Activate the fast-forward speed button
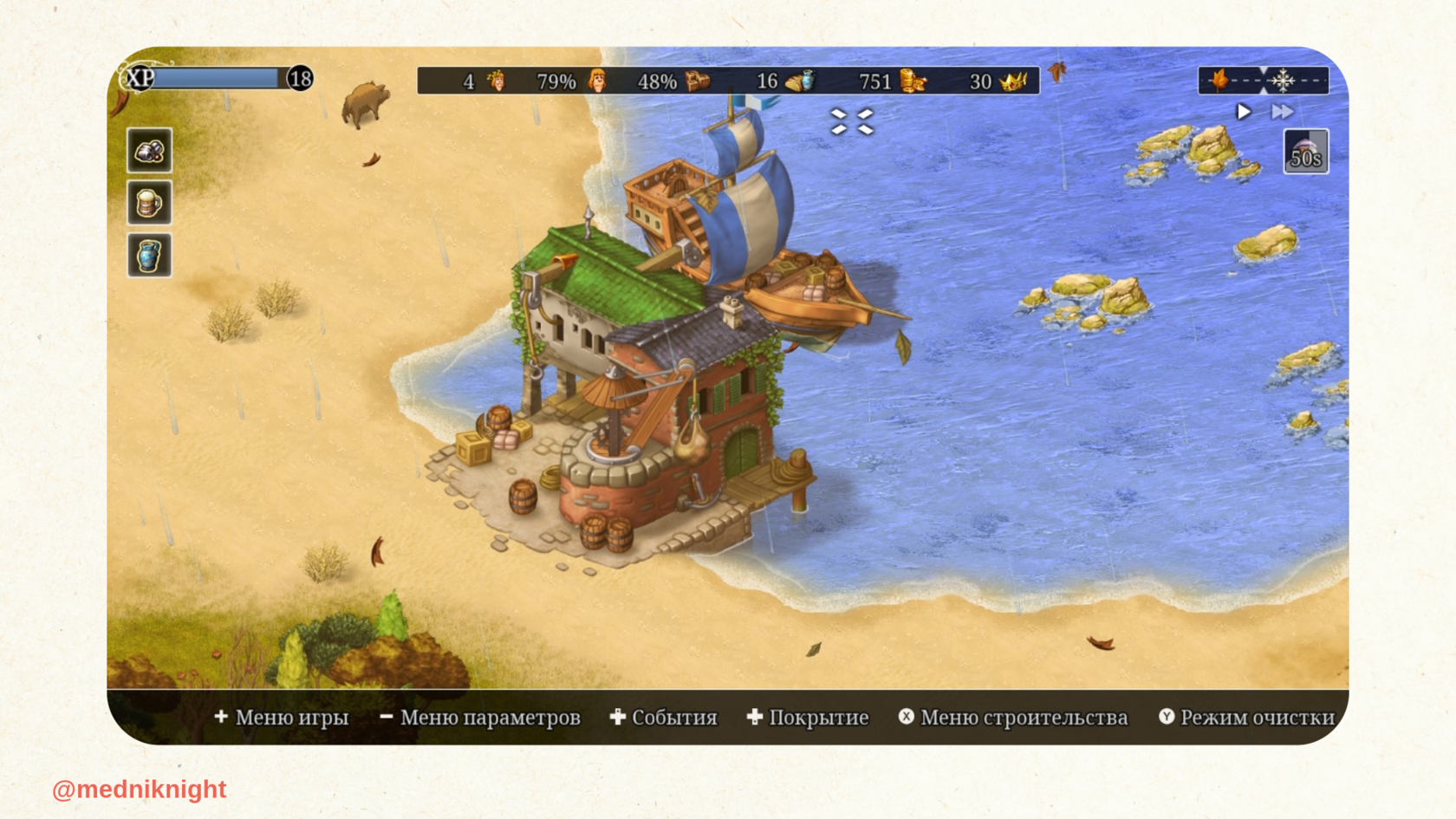The image size is (1456, 819). click(1282, 112)
